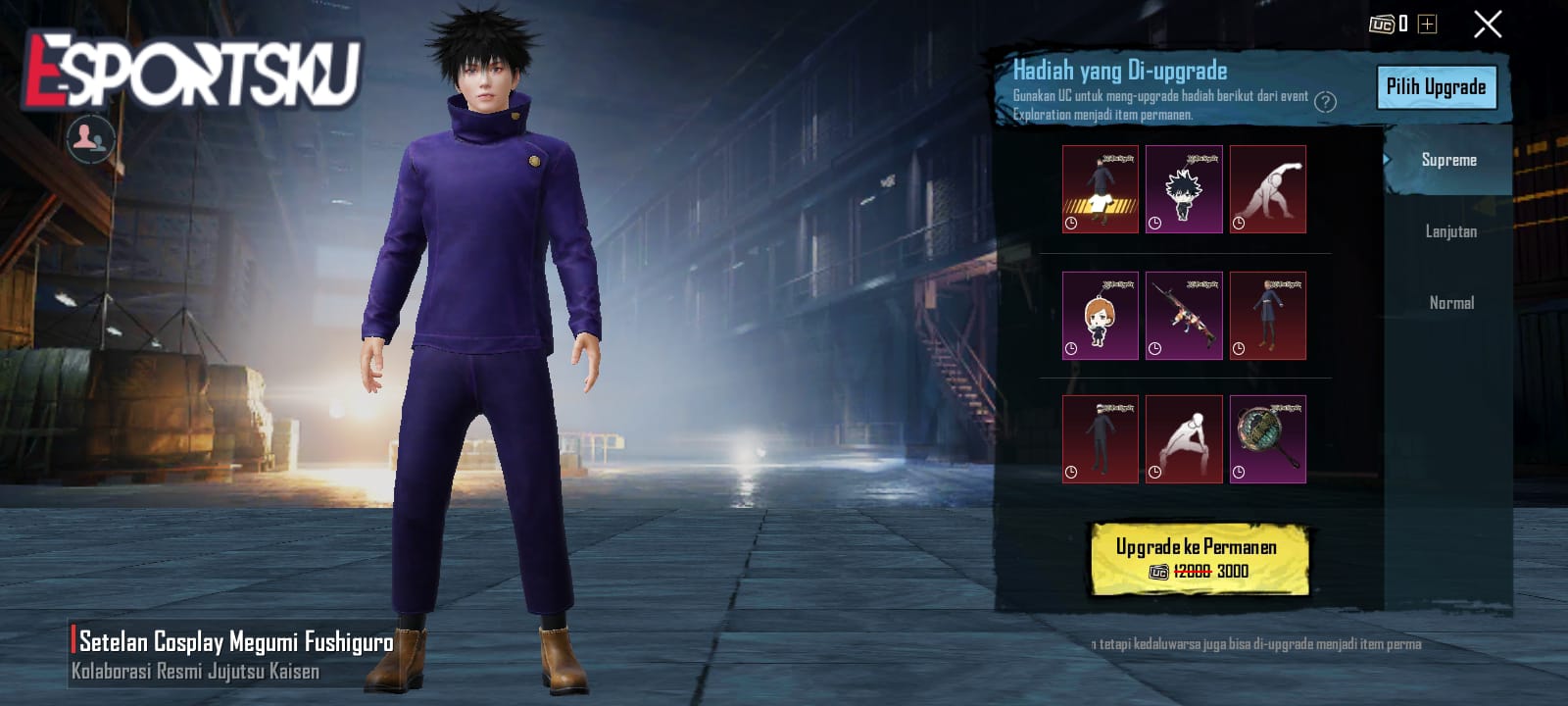The width and height of the screenshot is (1568, 706).
Task: Click the UC currency icon at top
Action: (x=1382, y=22)
